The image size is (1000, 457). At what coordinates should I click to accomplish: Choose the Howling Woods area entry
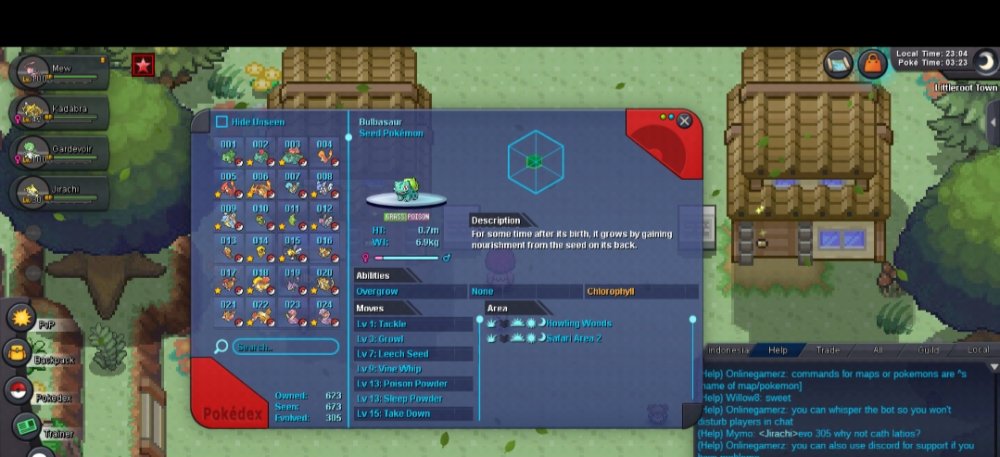tap(578, 323)
